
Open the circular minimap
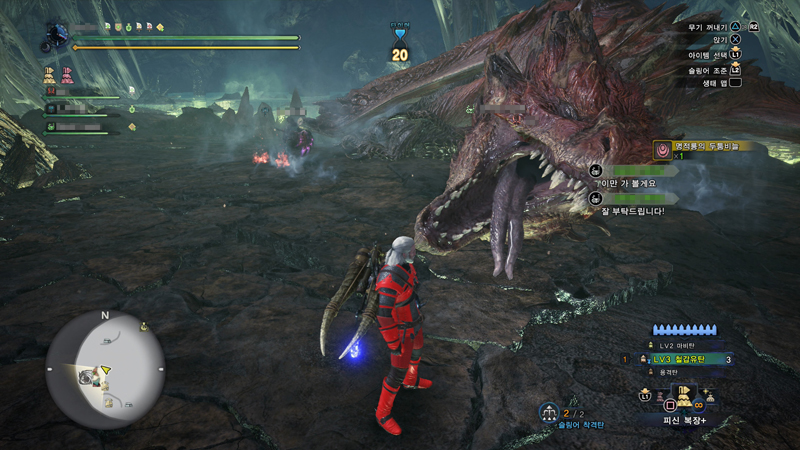[105, 369]
